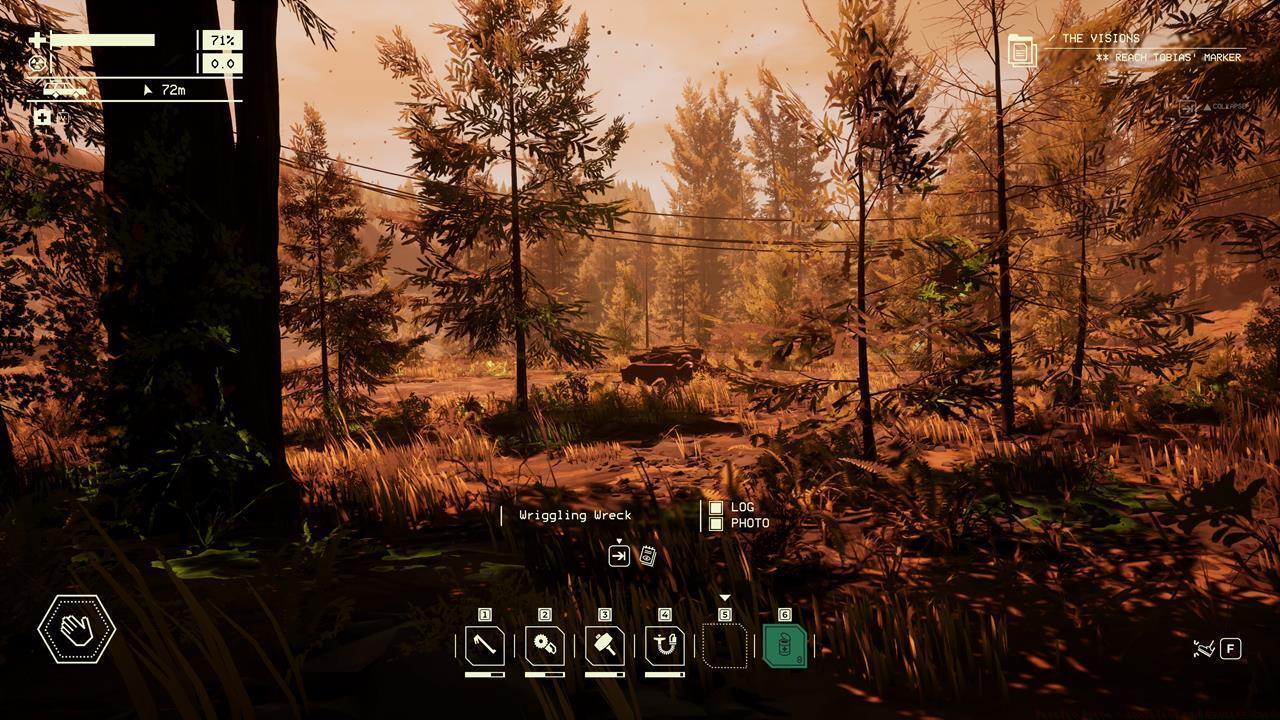Click the Reach Tobias' Marker objective

[1168, 58]
